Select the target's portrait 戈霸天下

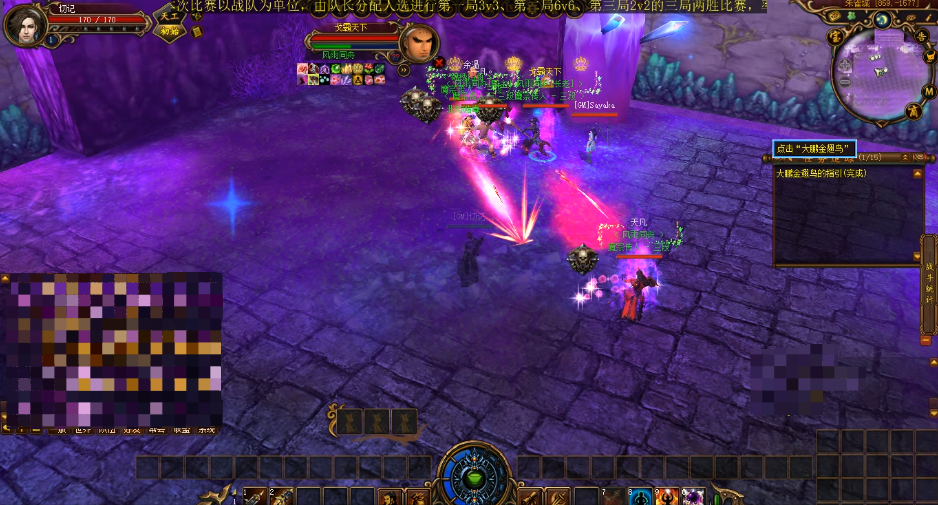coord(419,43)
